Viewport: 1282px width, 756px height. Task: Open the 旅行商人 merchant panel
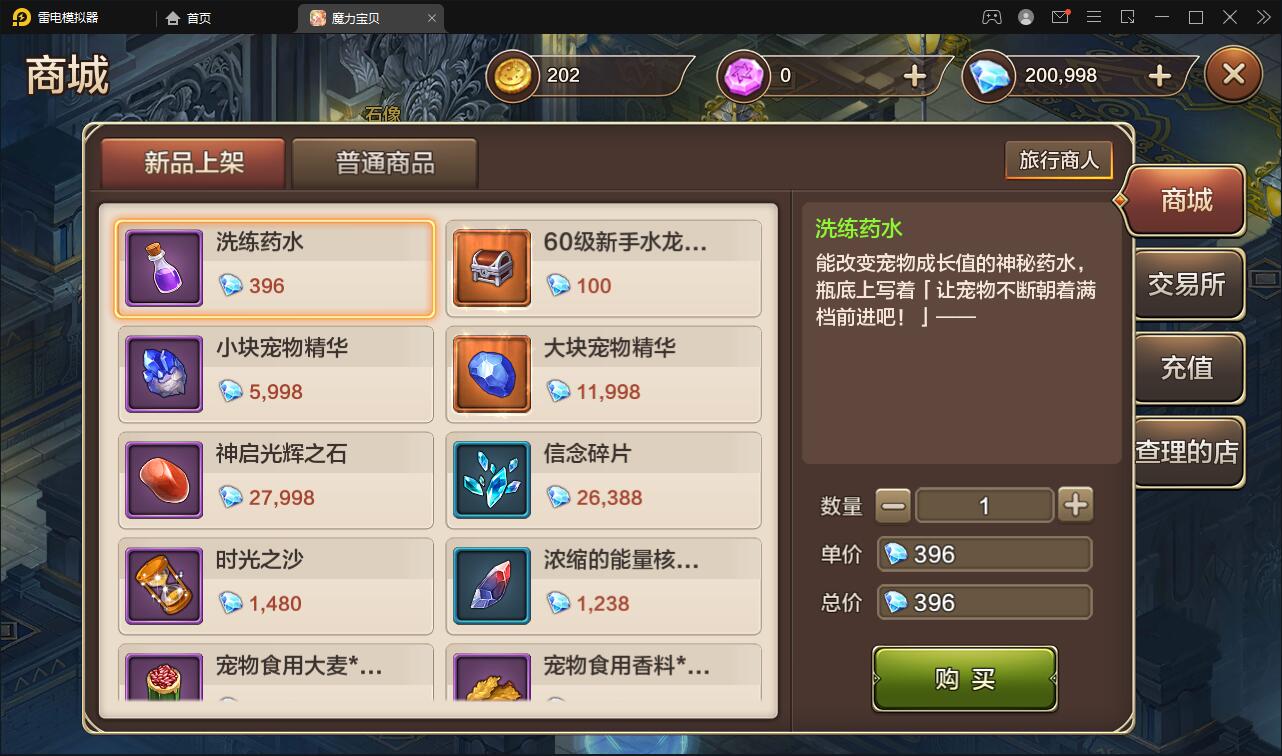coord(1058,159)
